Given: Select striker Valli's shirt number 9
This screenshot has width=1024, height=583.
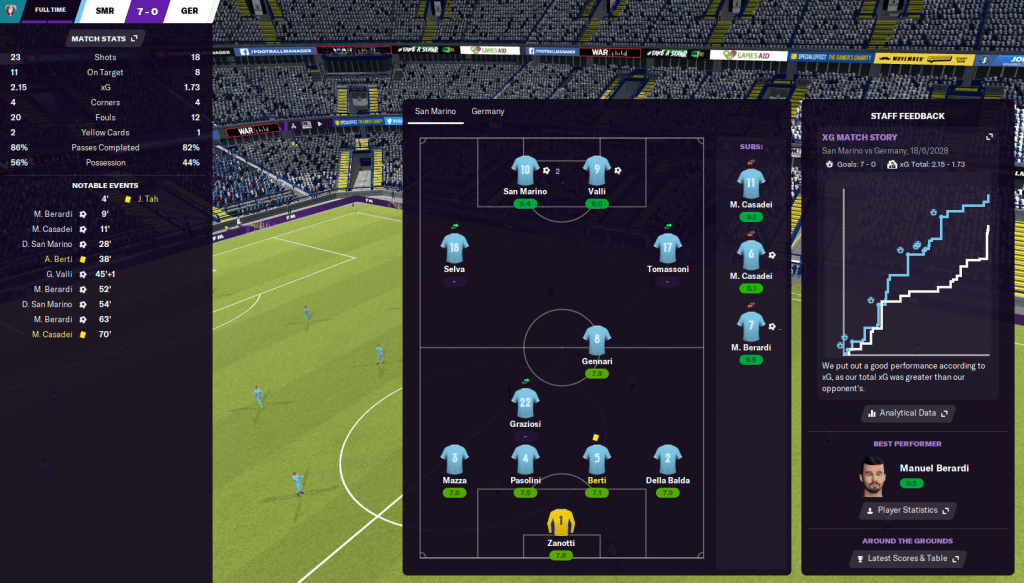Looking at the screenshot, I should pos(597,169).
